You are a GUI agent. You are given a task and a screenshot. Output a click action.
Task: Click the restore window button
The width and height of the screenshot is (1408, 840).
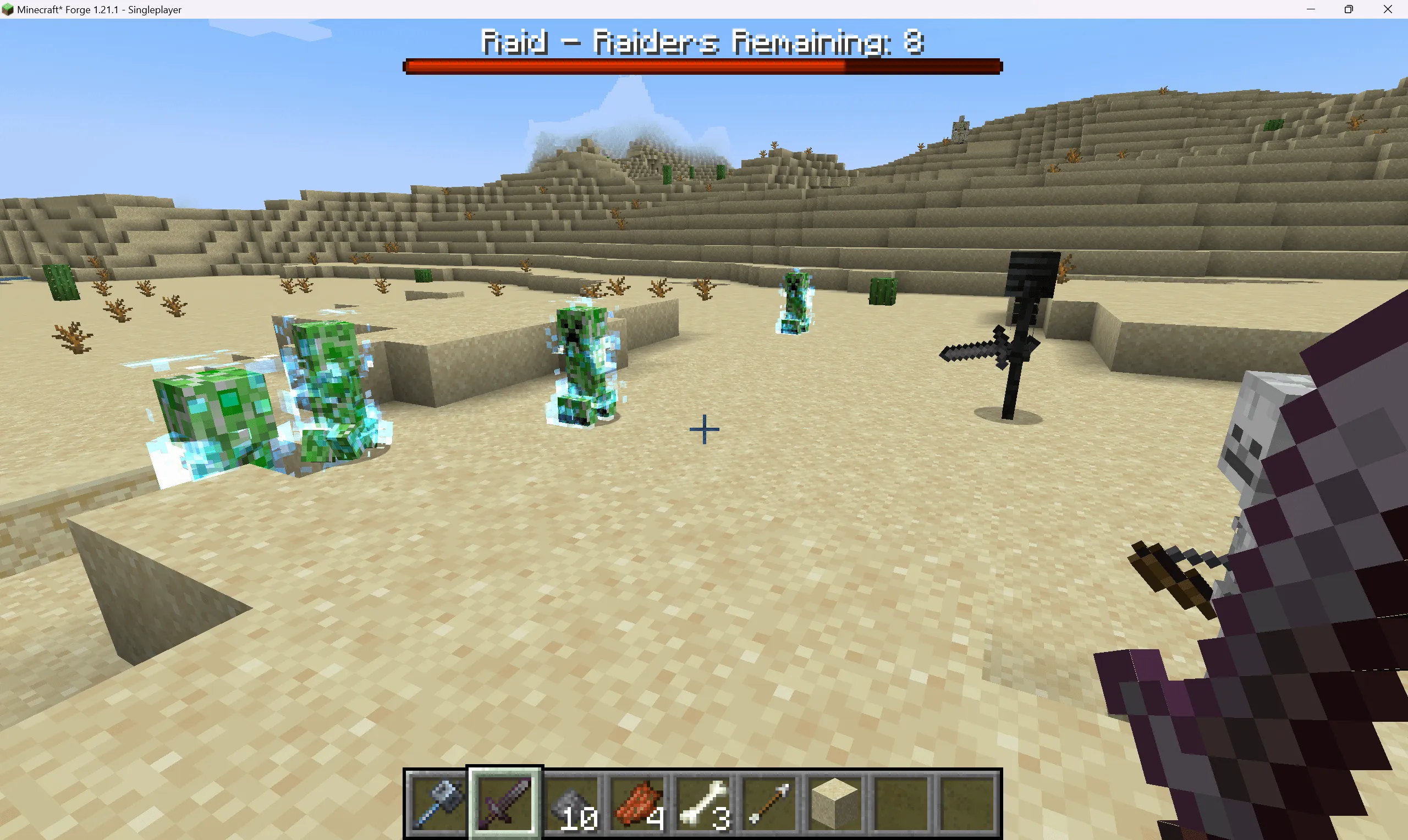tap(1349, 9)
